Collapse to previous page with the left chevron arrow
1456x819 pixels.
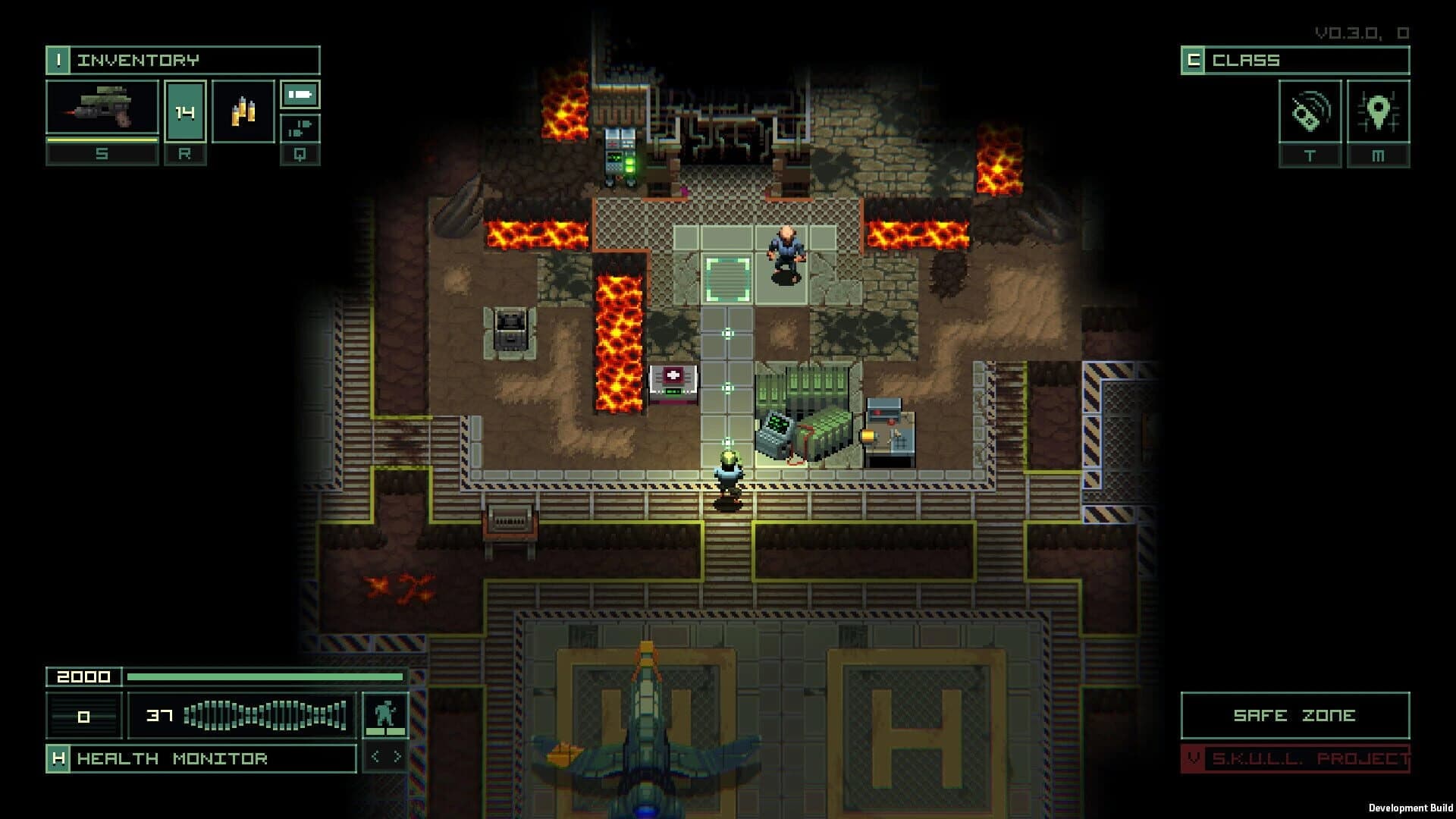pyautogui.click(x=377, y=755)
